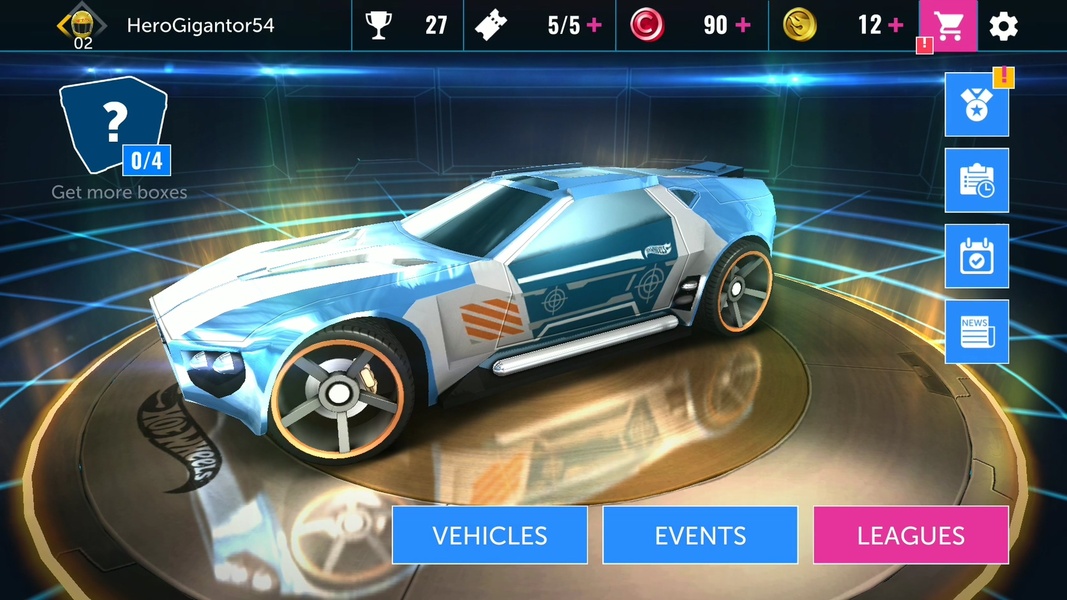
Task: Add more gold coins
Action: click(x=895, y=26)
